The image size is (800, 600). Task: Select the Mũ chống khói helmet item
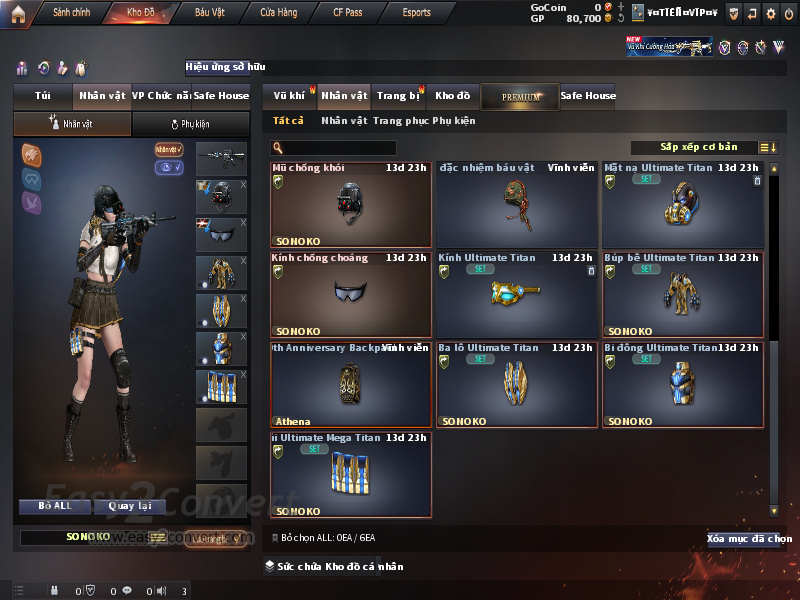[351, 205]
